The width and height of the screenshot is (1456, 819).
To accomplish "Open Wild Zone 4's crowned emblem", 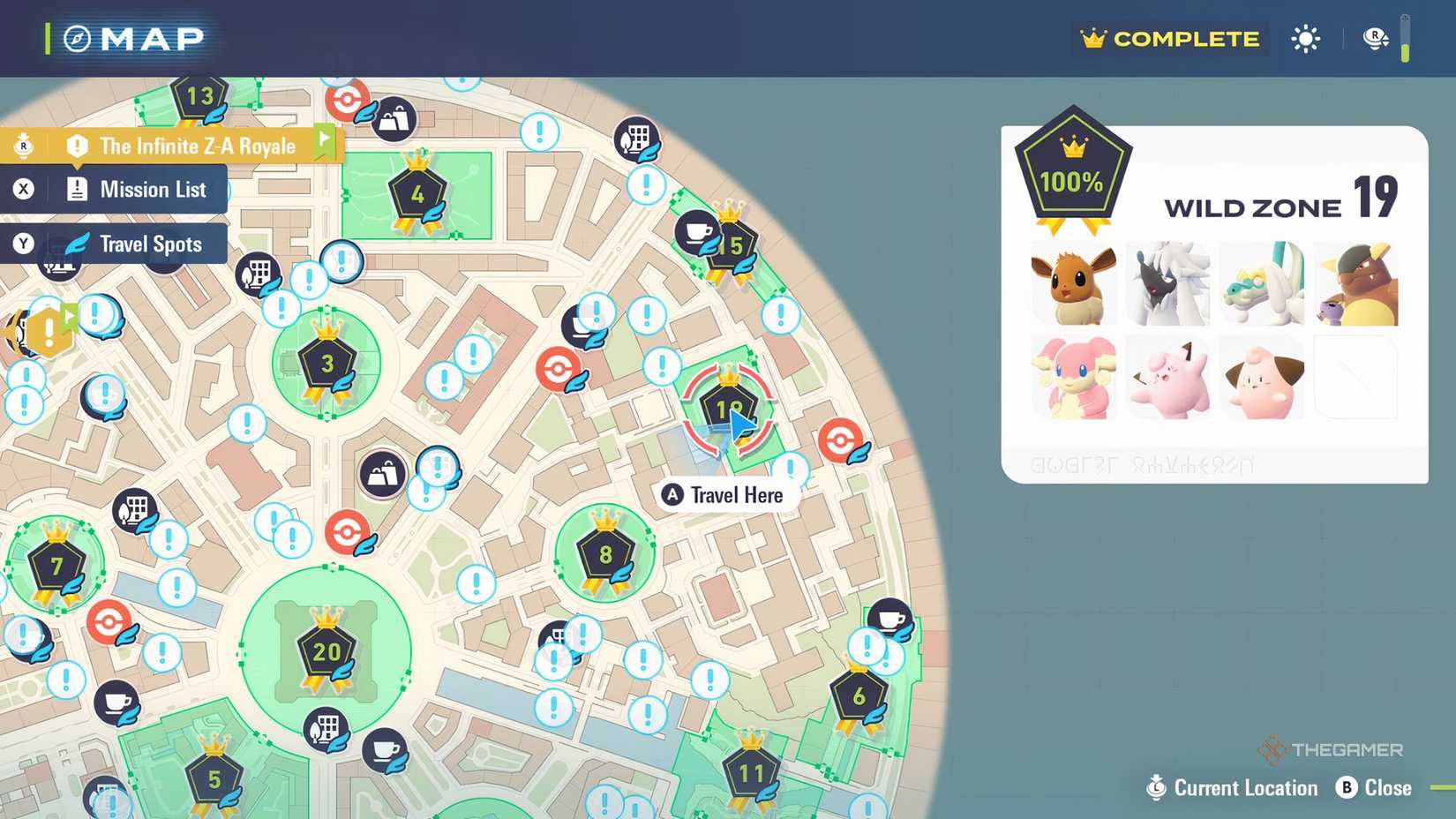I will click(x=417, y=193).
